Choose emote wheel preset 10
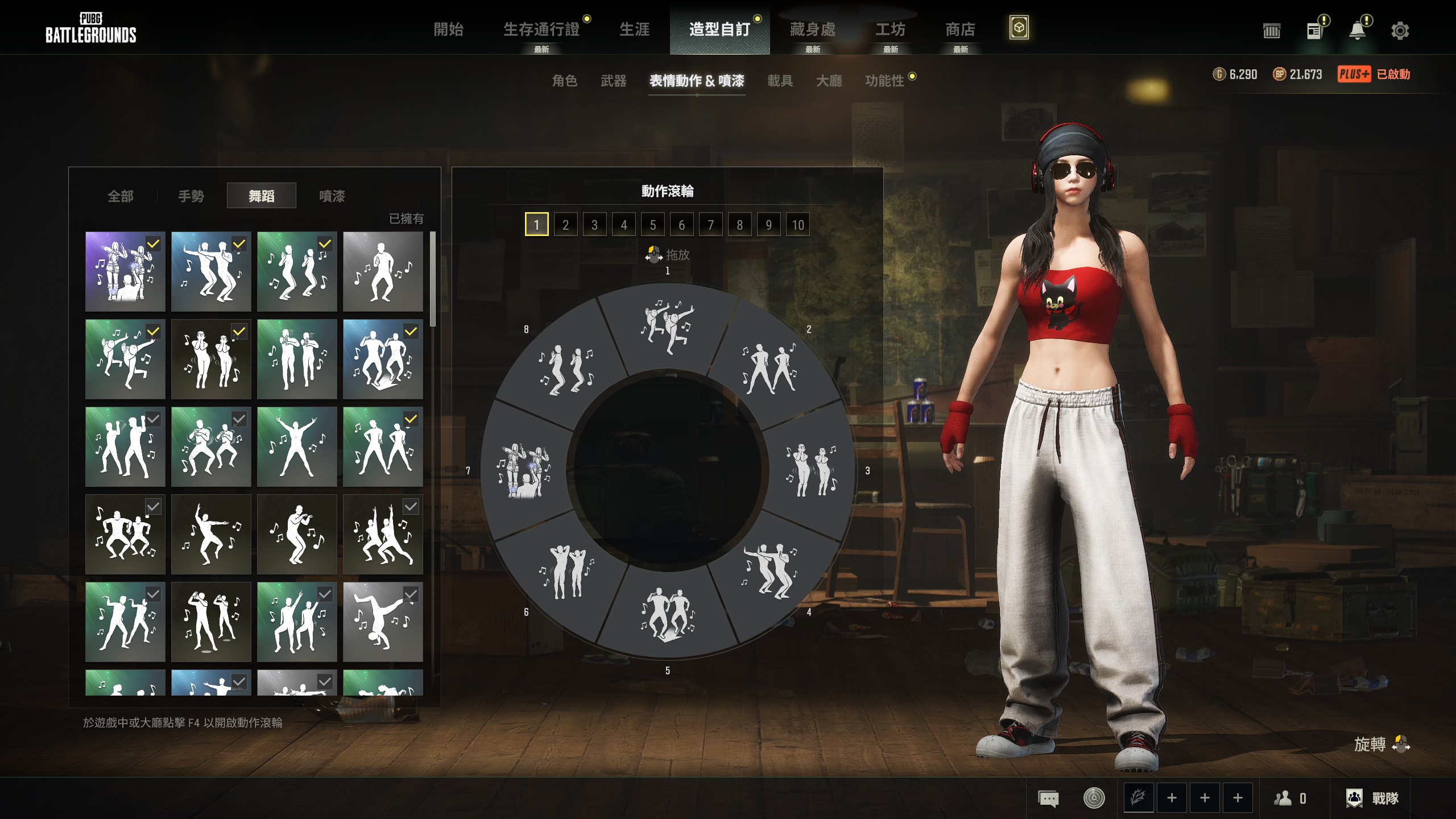Screen dimensions: 1456x819 click(x=797, y=225)
